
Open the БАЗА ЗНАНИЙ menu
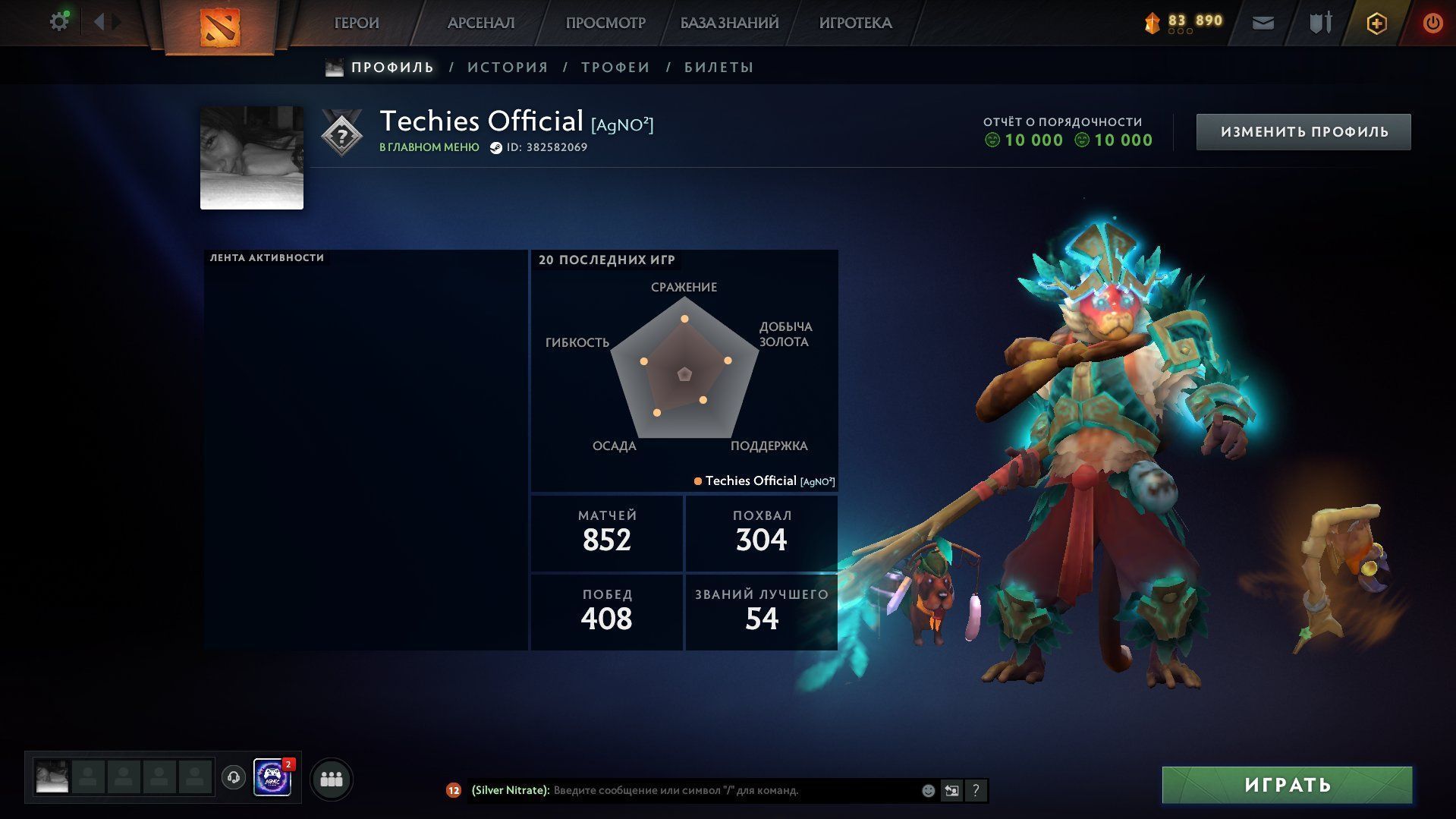[729, 24]
